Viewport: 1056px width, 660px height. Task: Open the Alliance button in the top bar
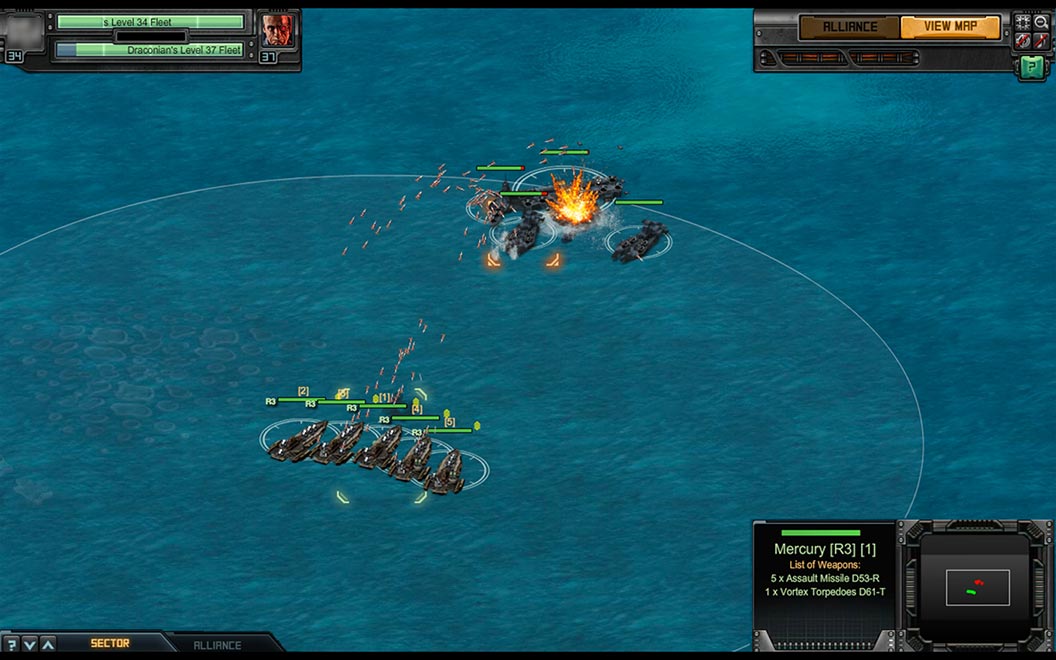pos(849,27)
